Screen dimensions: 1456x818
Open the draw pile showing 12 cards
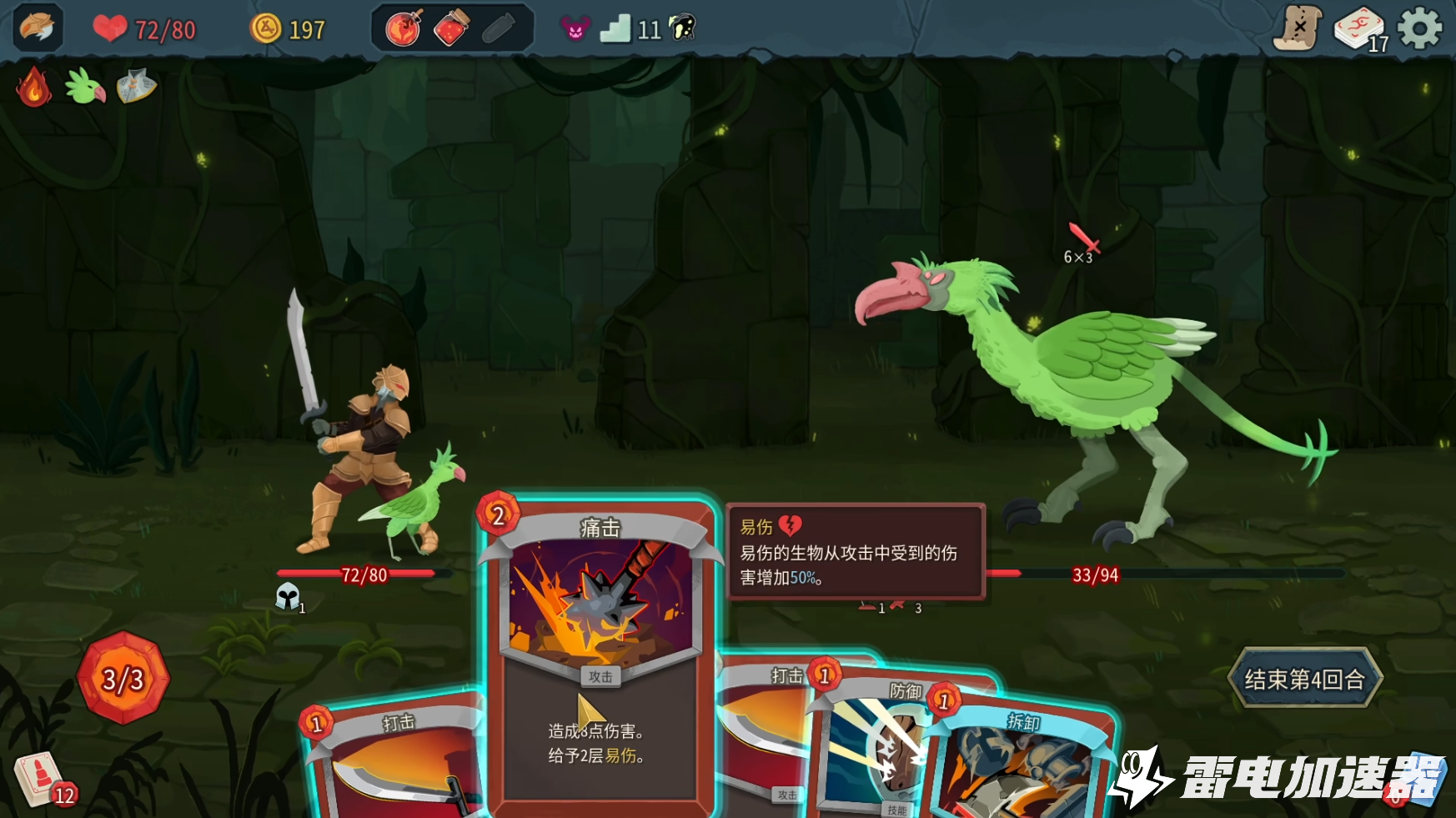[x=41, y=780]
